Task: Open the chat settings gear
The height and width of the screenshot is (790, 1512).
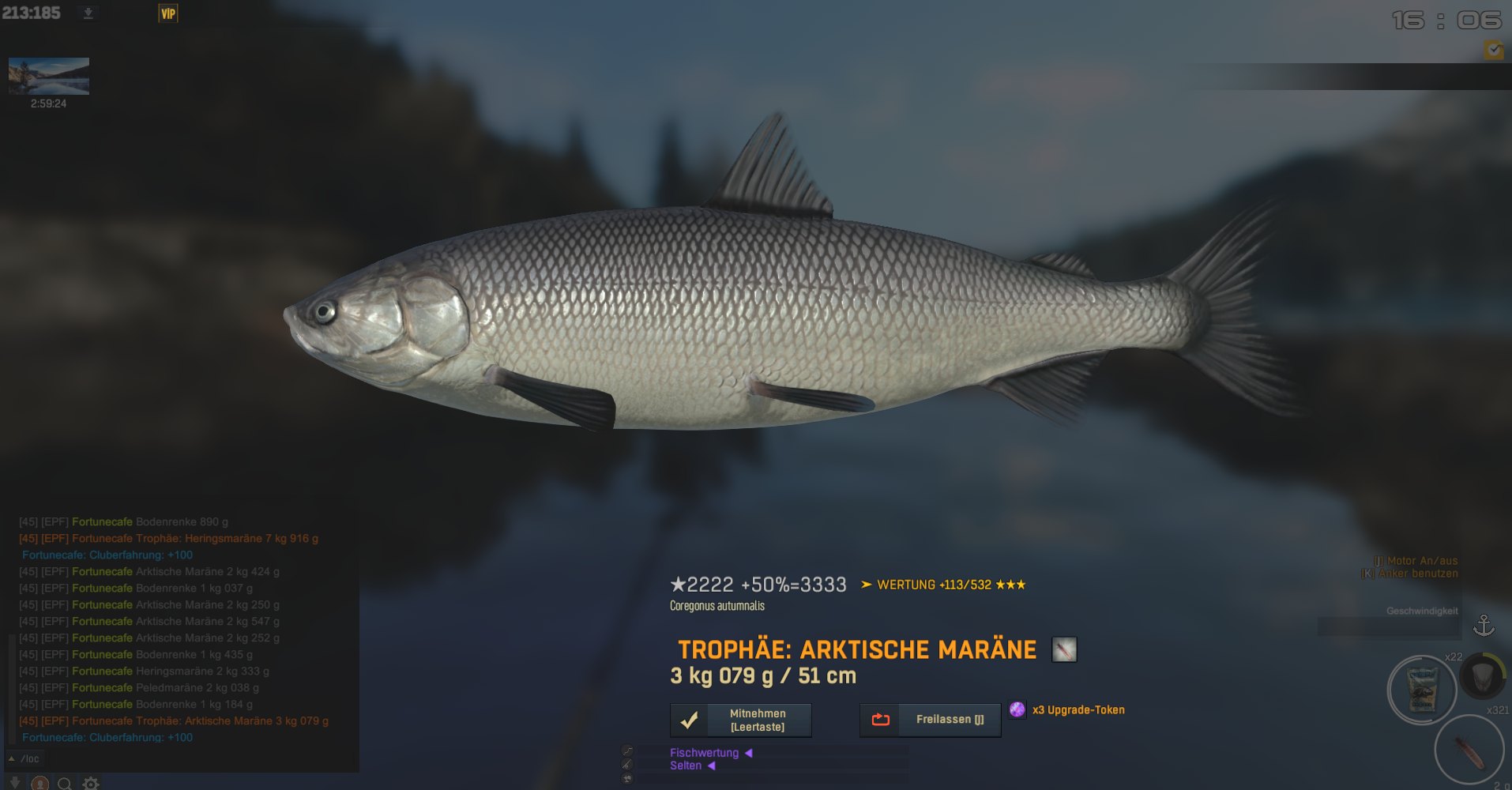Action: (91, 783)
